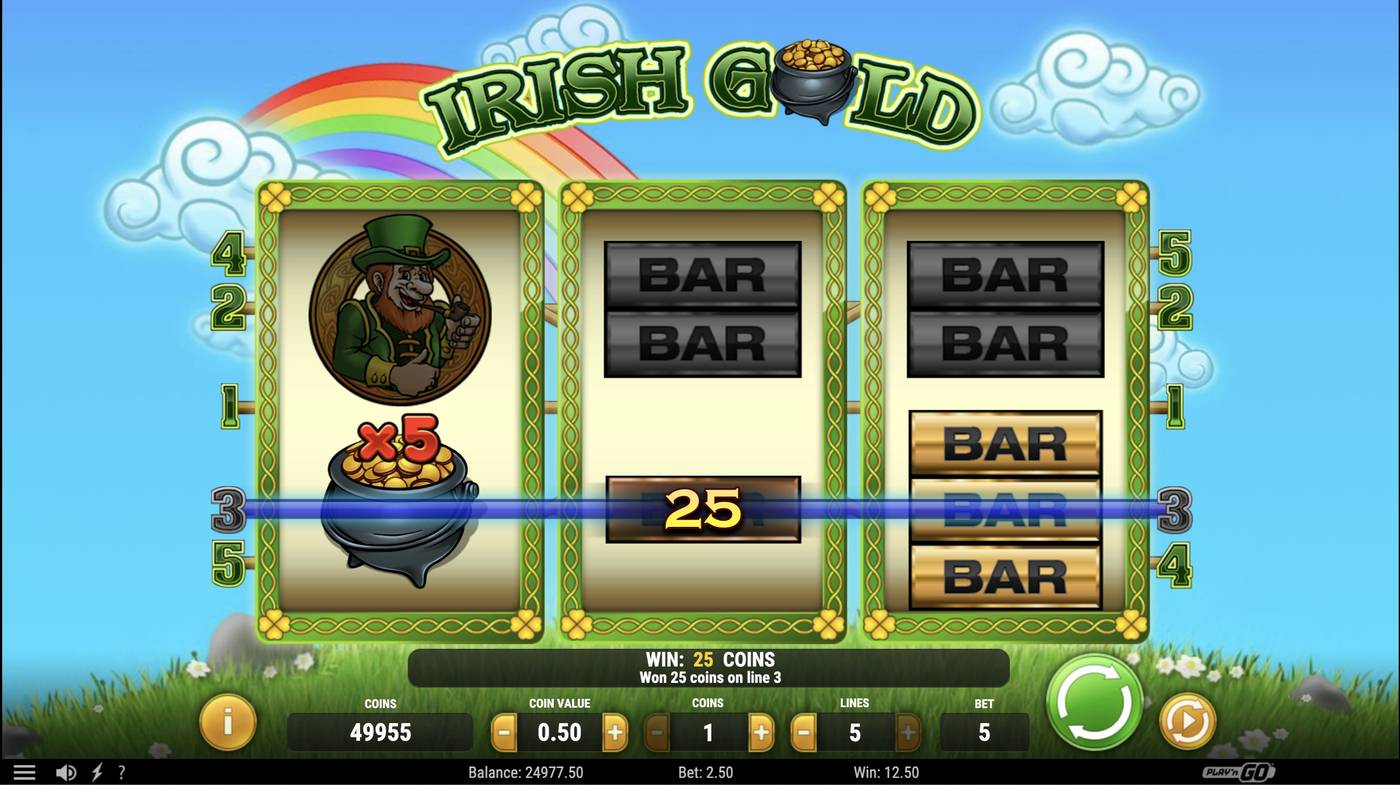Click the BET value field
Image resolution: width=1400 pixels, height=785 pixels.
coord(983,731)
